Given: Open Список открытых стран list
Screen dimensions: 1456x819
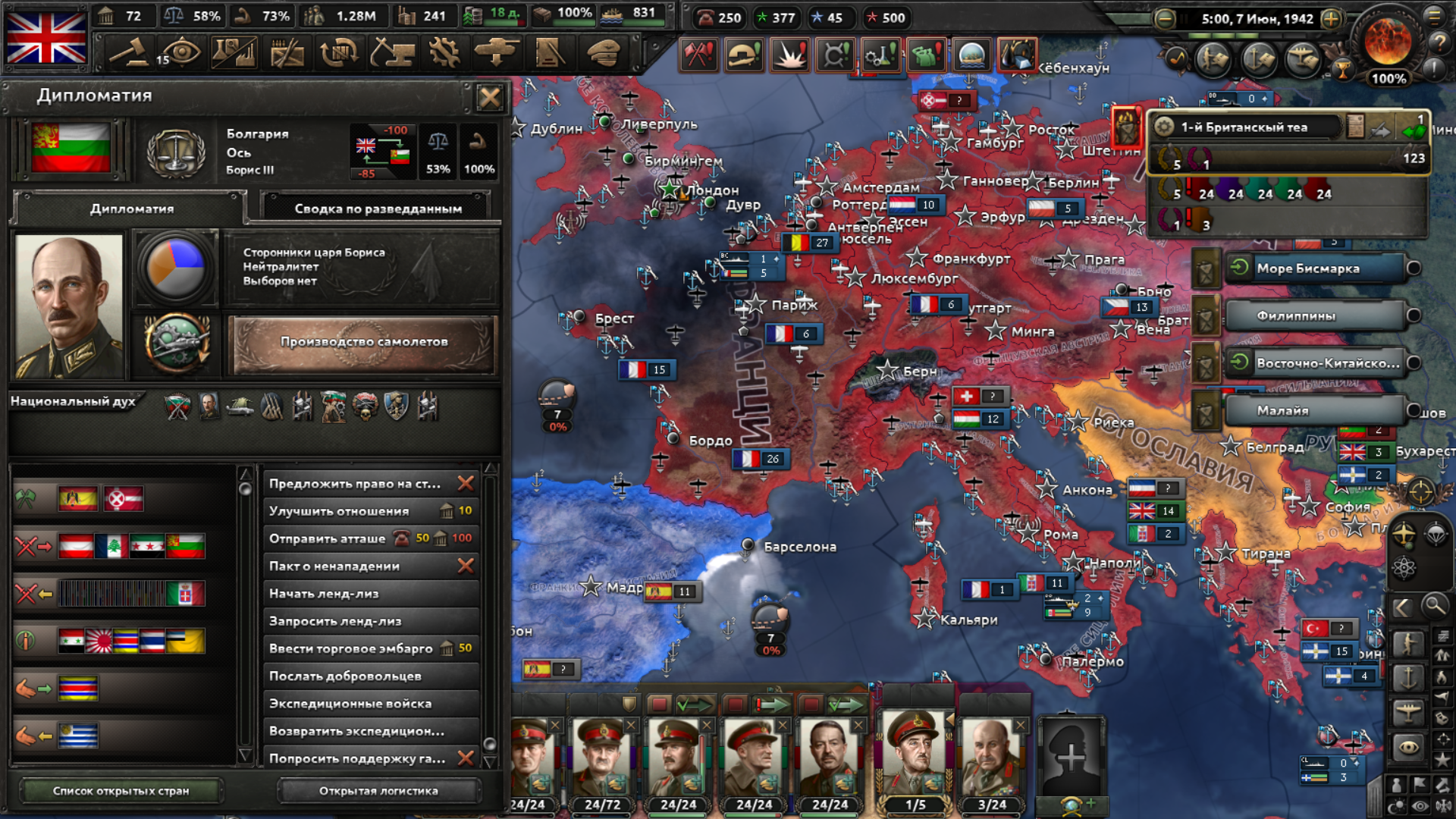Looking at the screenshot, I should [121, 791].
